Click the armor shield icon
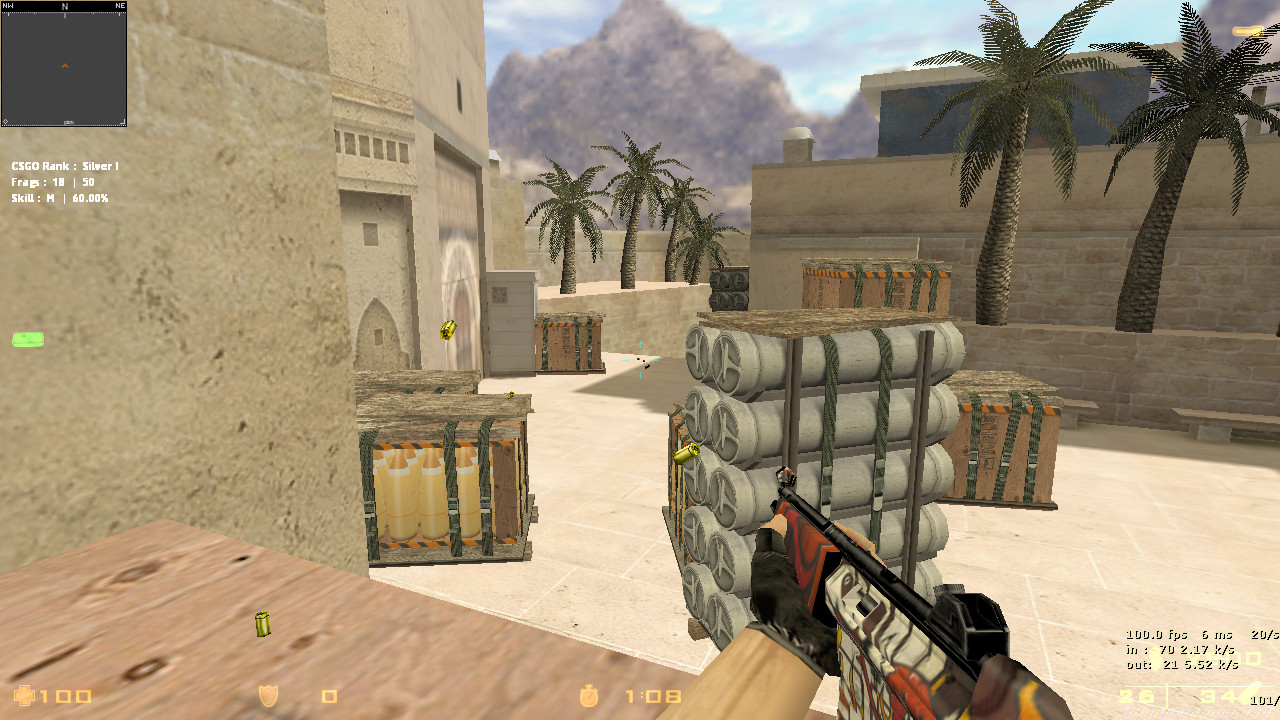 pyautogui.click(x=268, y=696)
